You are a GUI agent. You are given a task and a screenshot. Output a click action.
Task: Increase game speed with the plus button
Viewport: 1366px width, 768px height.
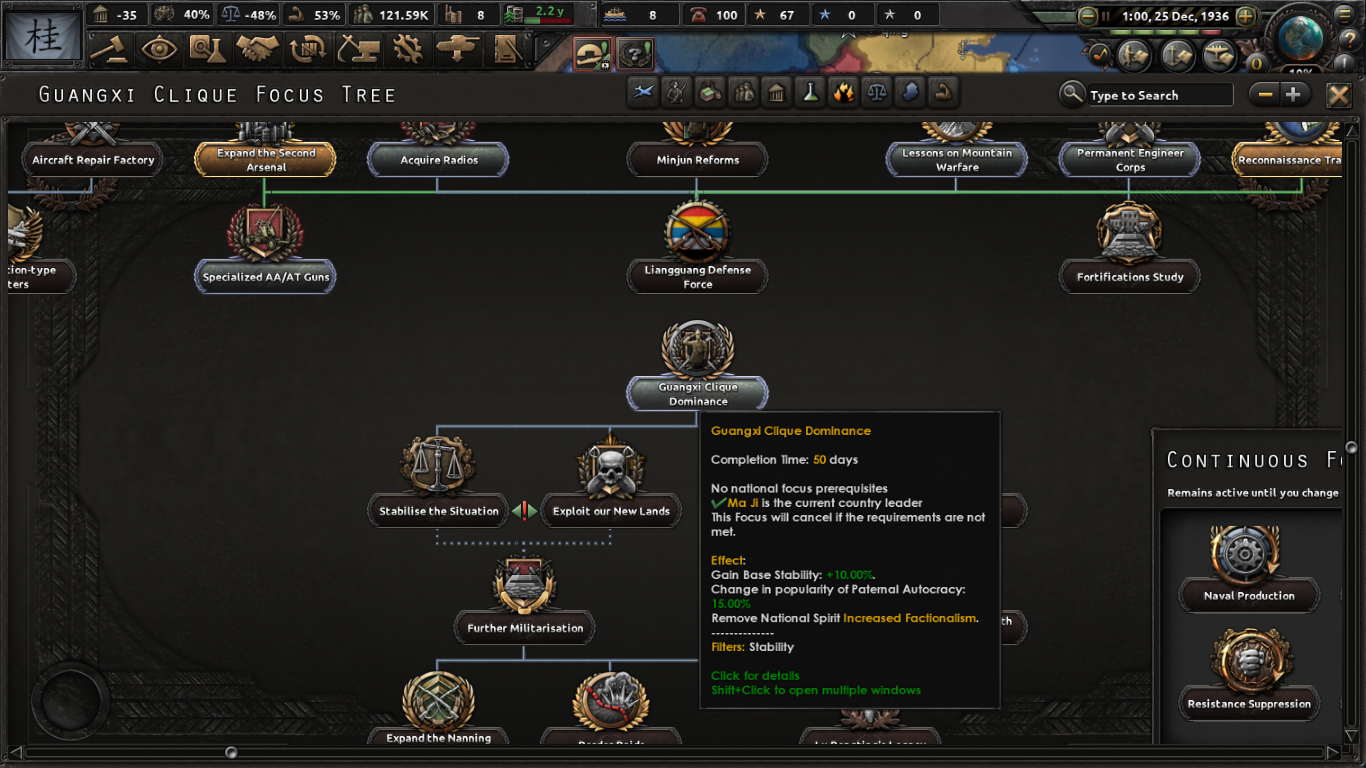1246,15
